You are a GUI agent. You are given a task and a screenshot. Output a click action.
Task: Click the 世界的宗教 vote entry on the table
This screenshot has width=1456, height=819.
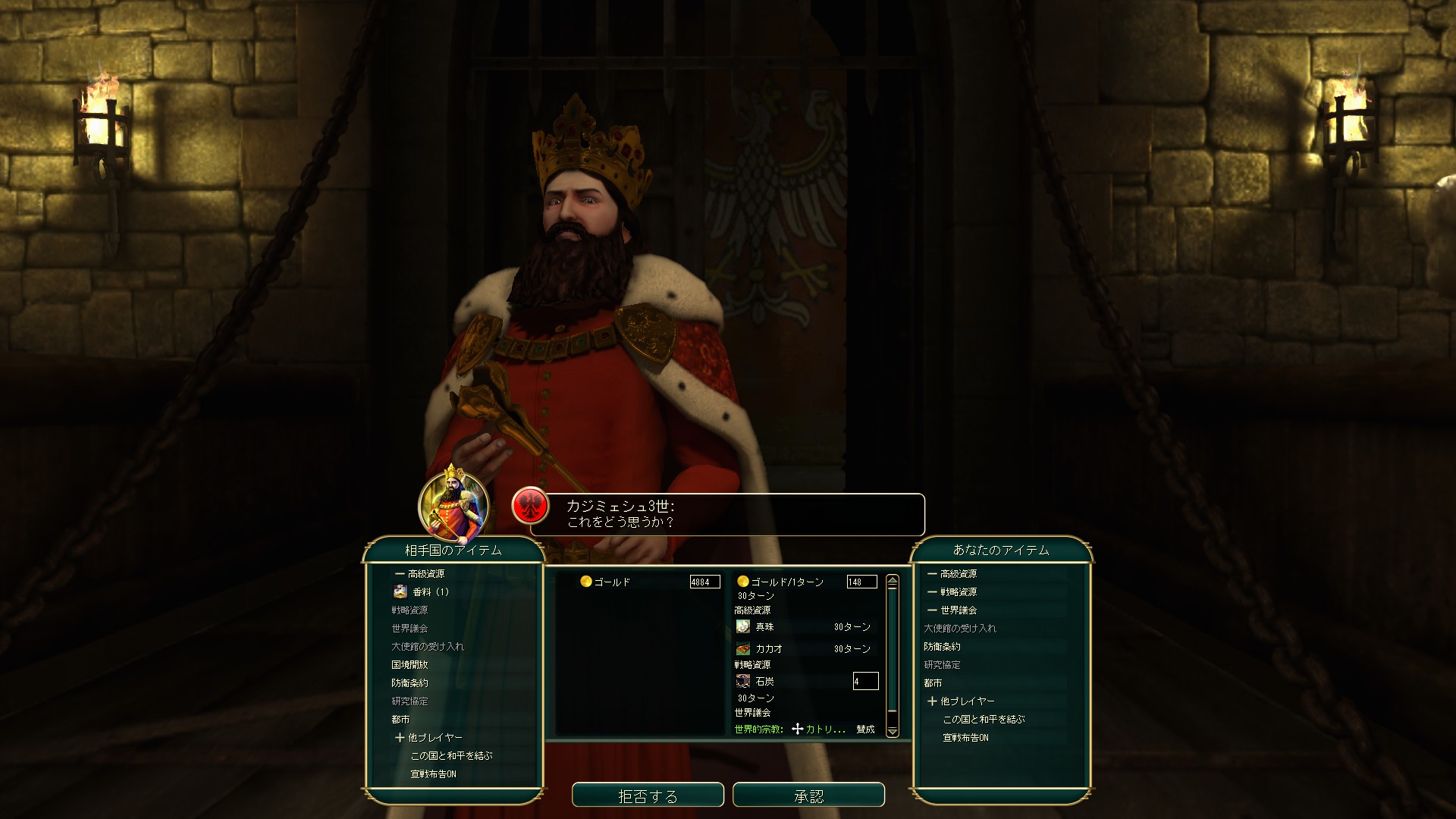click(804, 730)
